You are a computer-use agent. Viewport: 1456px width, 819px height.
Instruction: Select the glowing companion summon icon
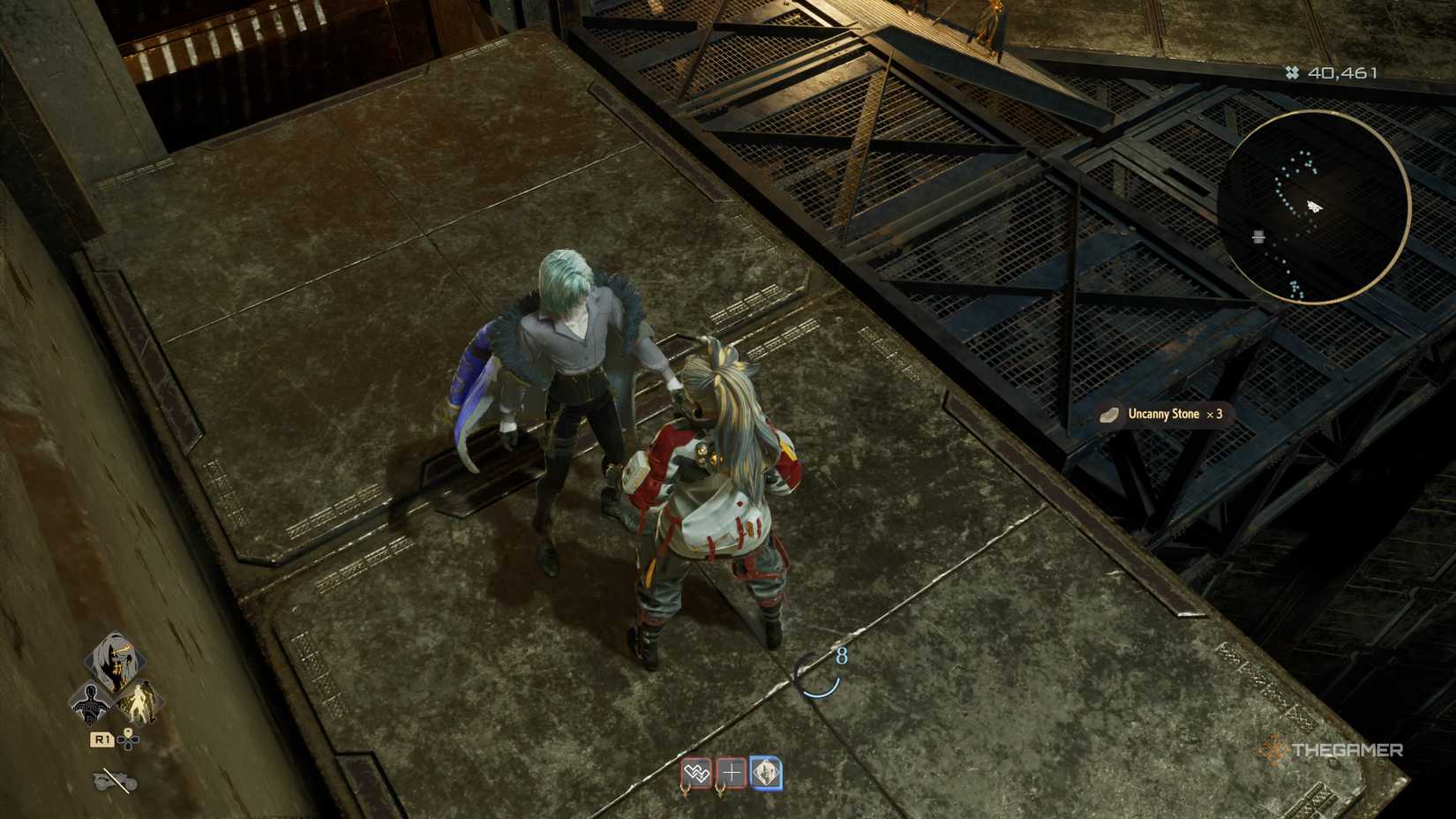[141, 703]
